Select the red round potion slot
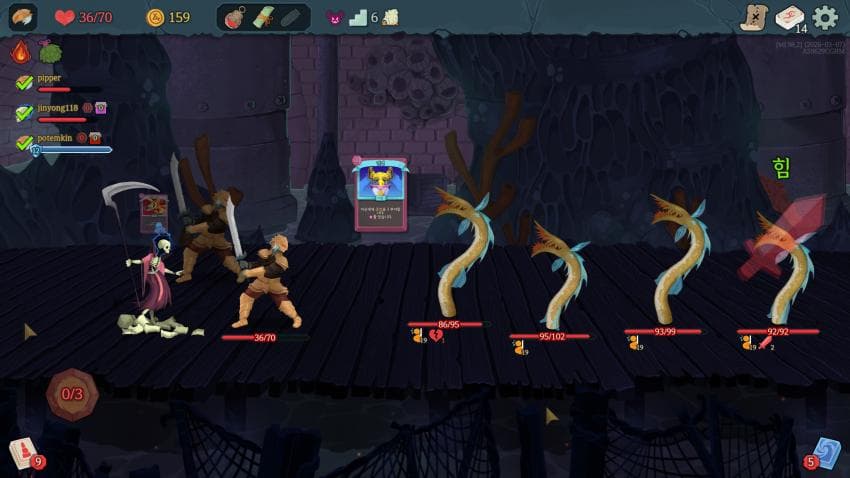Screen dimensions: 850x478 coord(237,17)
